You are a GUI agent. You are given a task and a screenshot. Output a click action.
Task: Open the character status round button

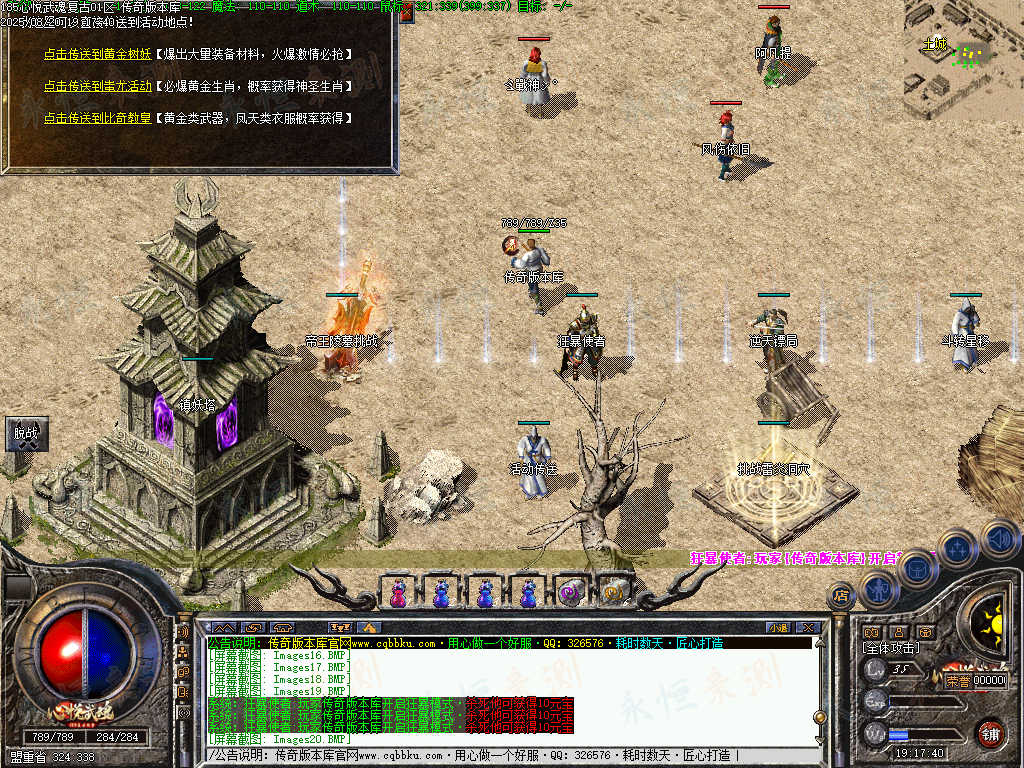(877, 588)
